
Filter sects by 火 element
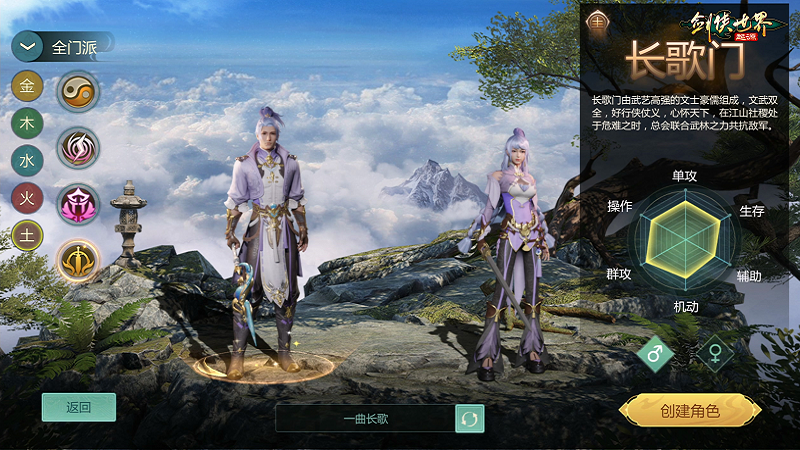tap(27, 197)
